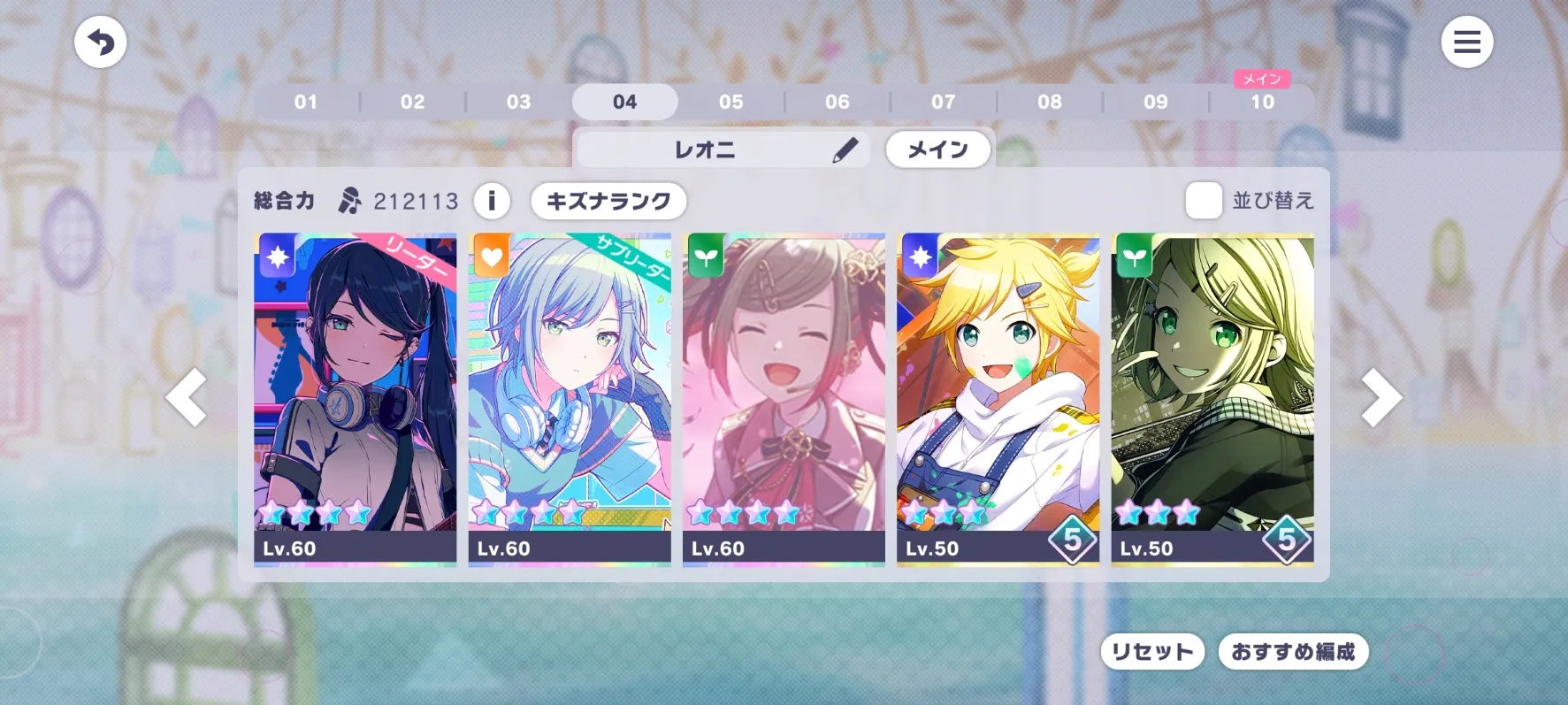The height and width of the screenshot is (705, 1568).
Task: Set this team as メイン
Action: (x=937, y=149)
